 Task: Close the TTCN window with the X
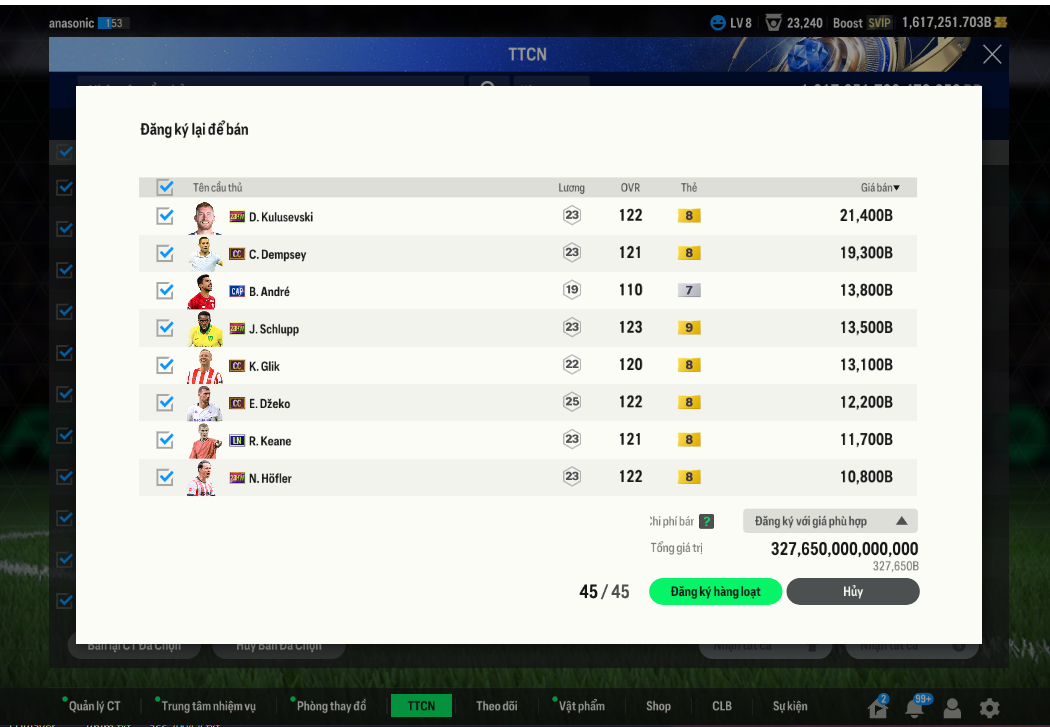click(992, 54)
